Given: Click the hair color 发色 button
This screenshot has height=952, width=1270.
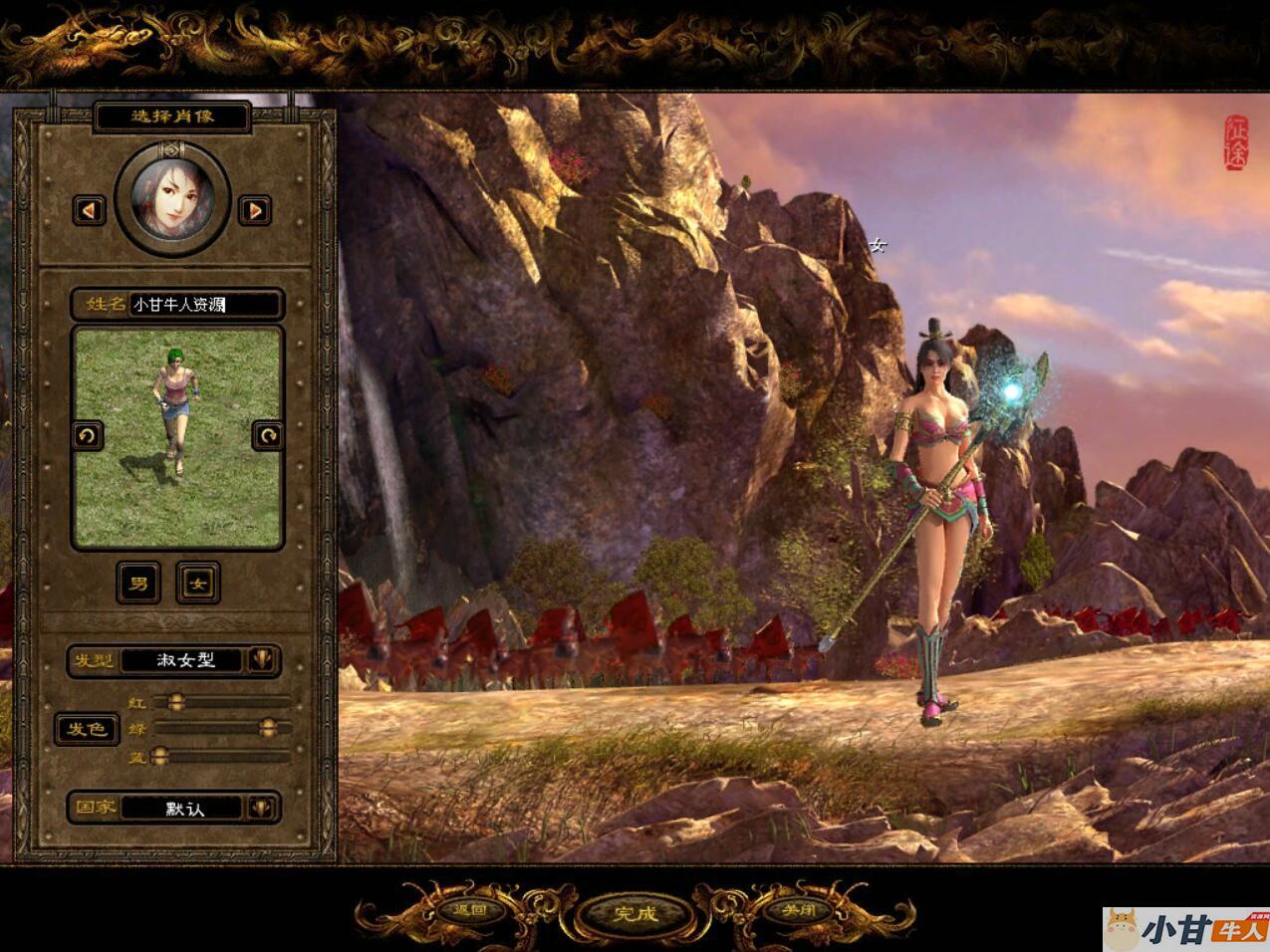Looking at the screenshot, I should [87, 729].
